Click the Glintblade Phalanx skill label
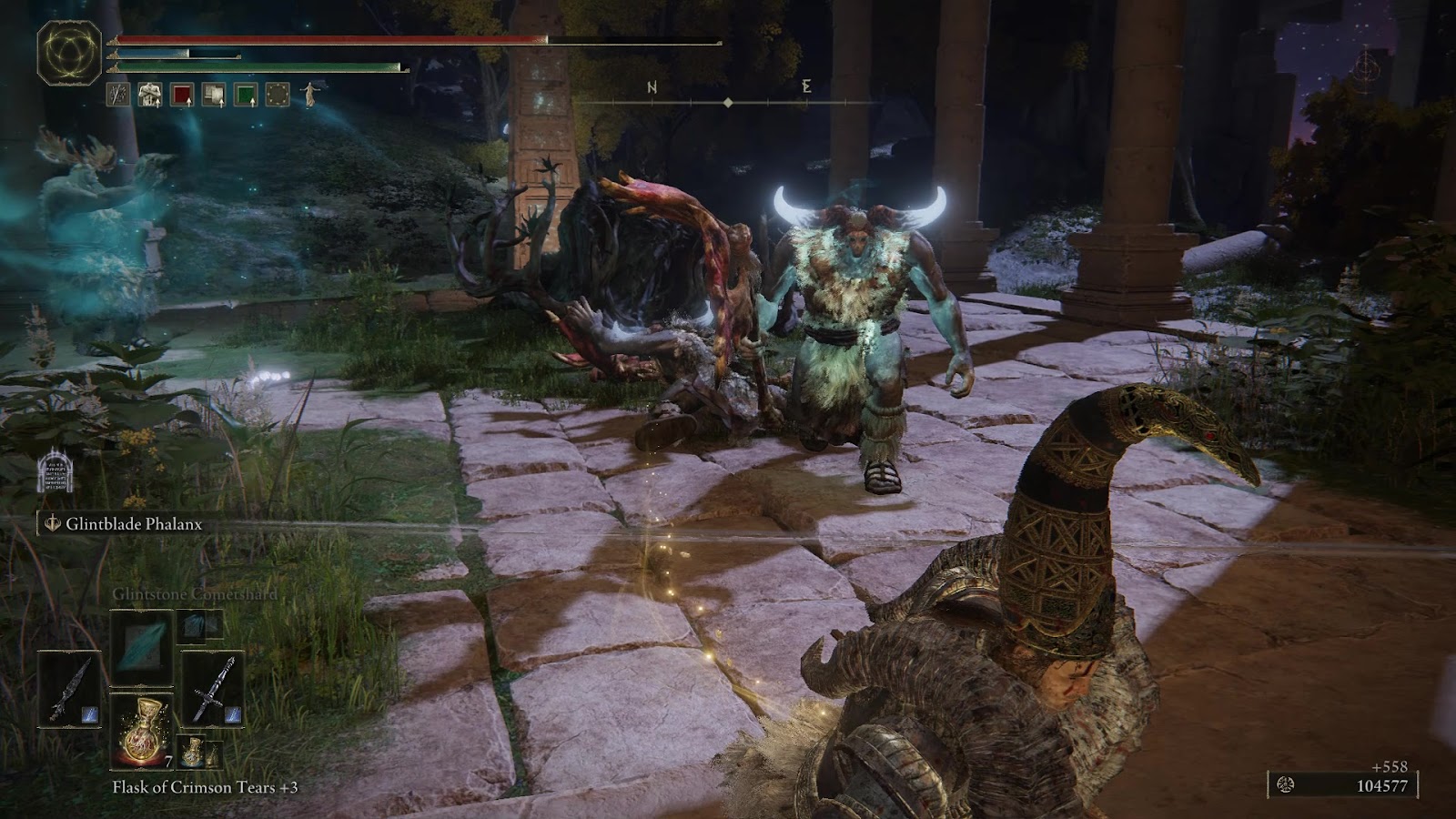The image size is (1456, 819). click(x=133, y=524)
